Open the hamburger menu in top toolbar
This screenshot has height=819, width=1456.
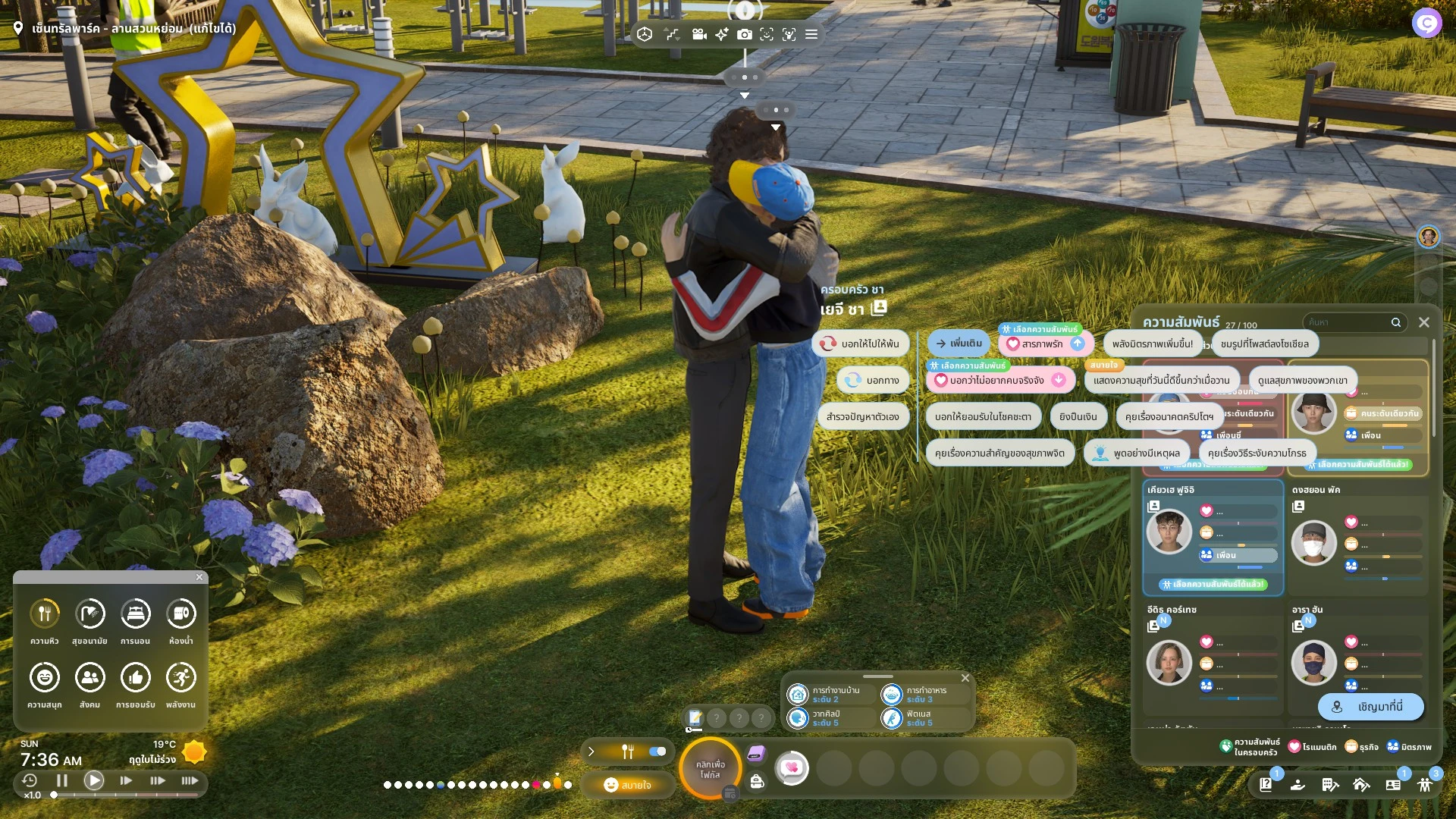811,34
